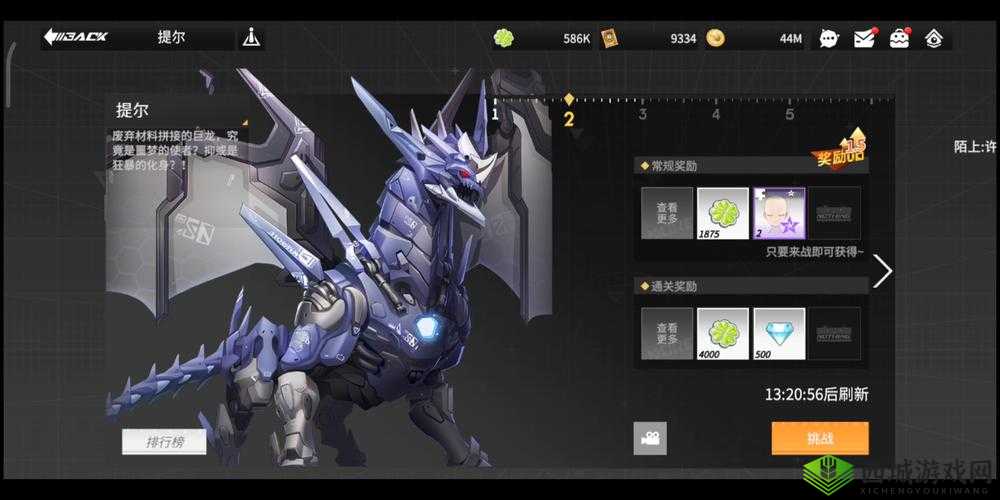
Task: Go to next boss with right arrow
Action: coord(882,271)
